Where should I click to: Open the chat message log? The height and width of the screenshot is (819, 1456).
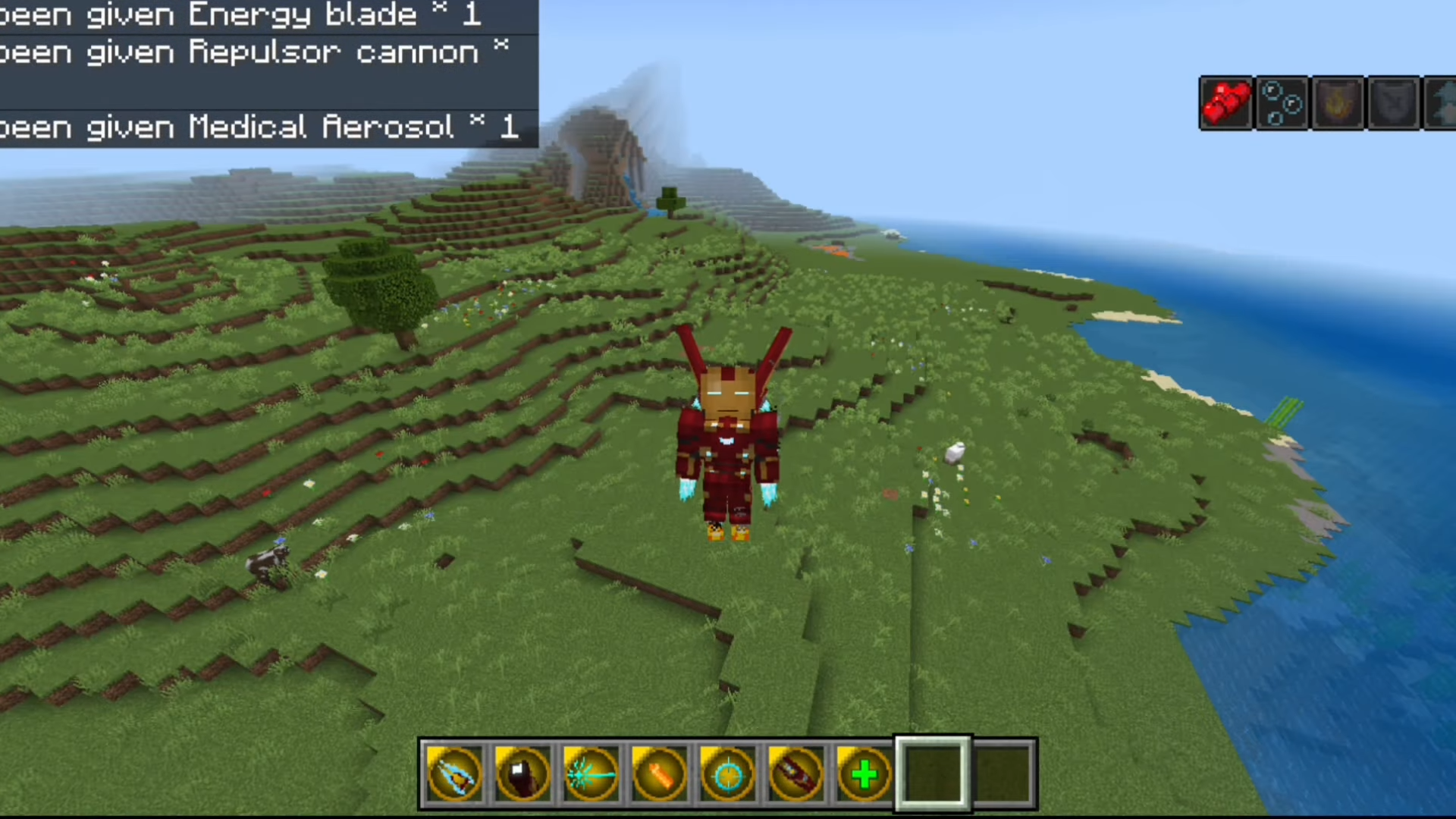pyautogui.click(x=265, y=72)
